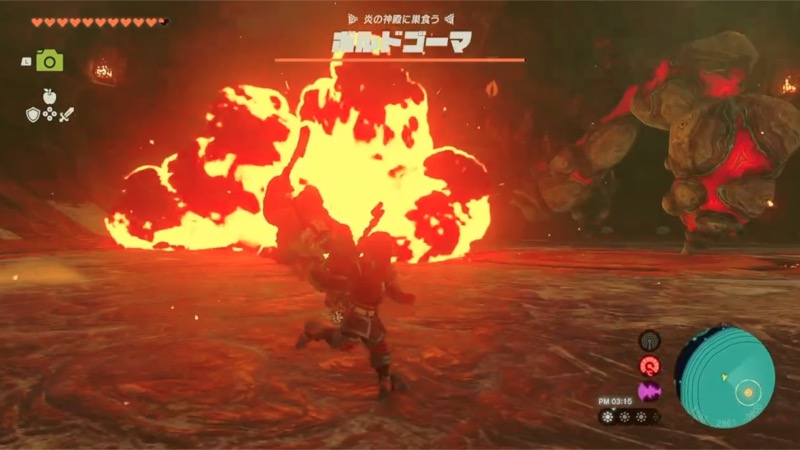800x450 pixels.
Task: Check the grey sensor signal icon
Action: tap(648, 341)
